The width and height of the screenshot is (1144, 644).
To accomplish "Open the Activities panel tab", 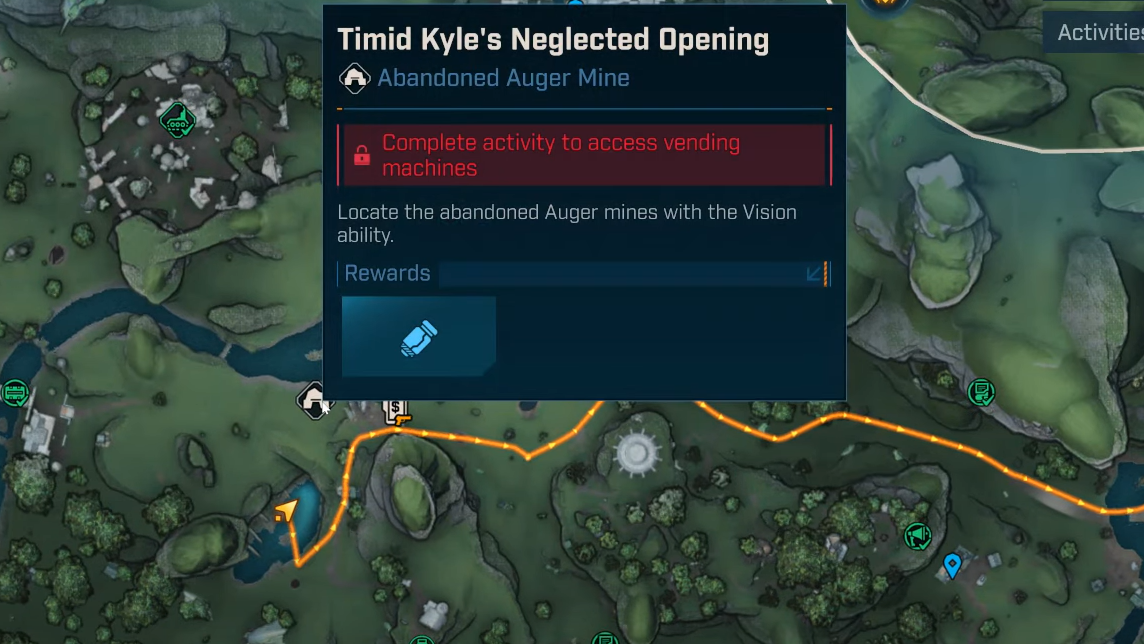I will 1098,33.
